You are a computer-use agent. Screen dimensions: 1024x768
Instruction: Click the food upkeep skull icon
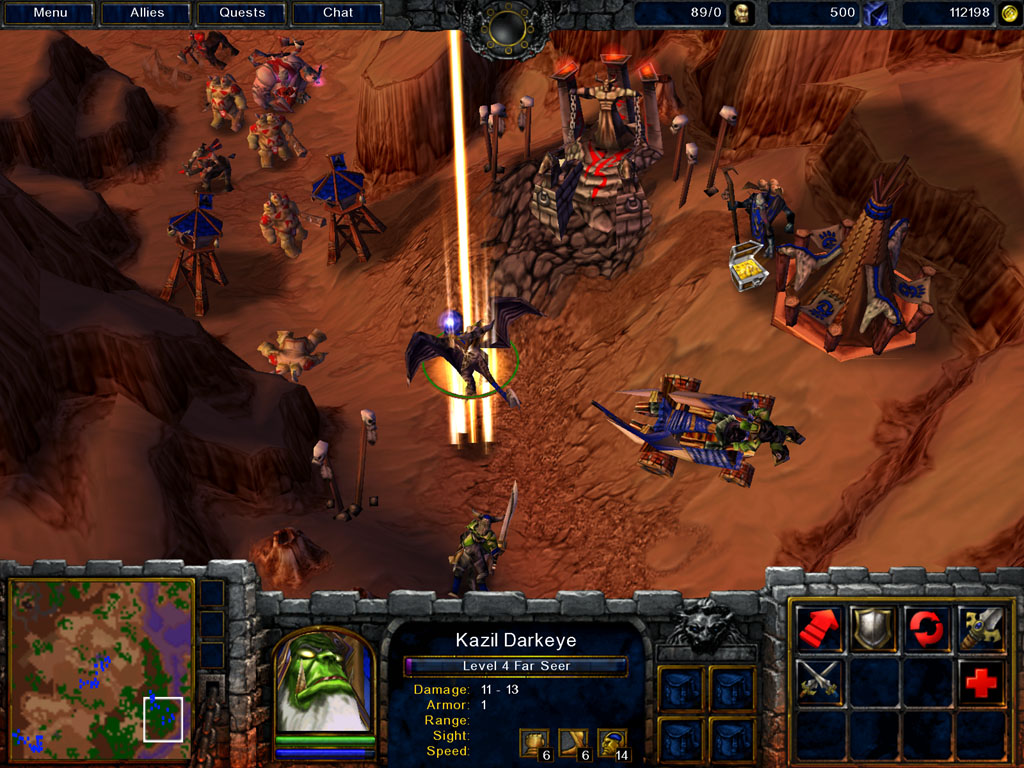coord(741,13)
